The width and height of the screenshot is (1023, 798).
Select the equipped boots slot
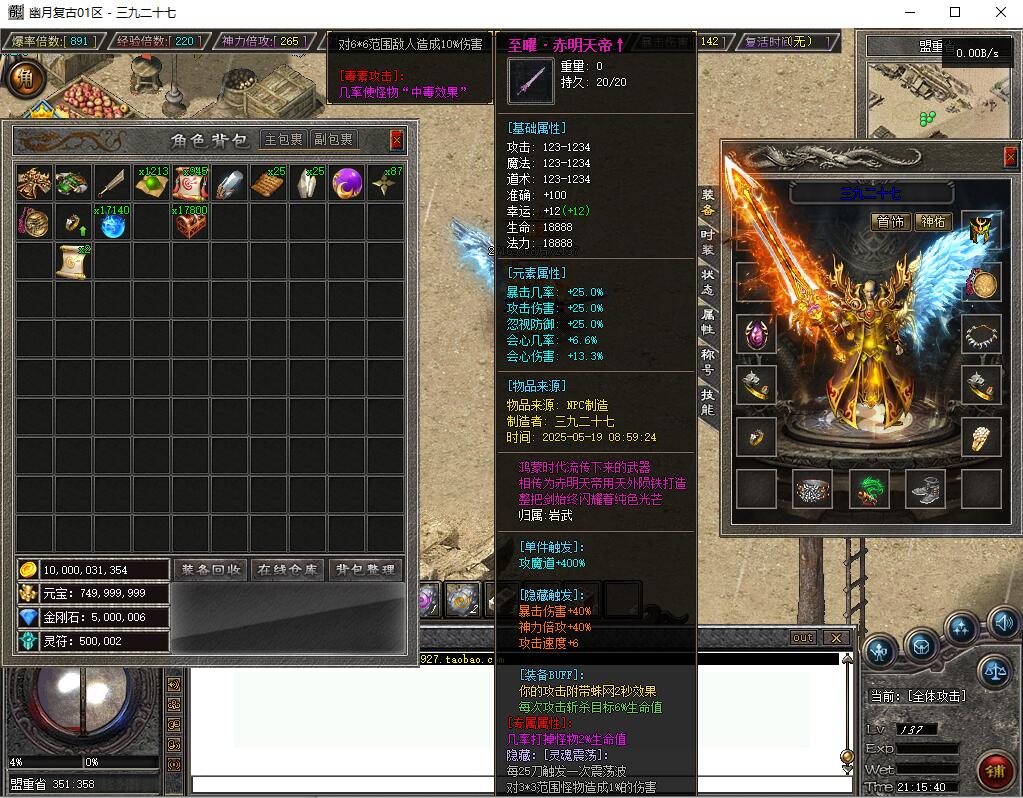point(926,490)
